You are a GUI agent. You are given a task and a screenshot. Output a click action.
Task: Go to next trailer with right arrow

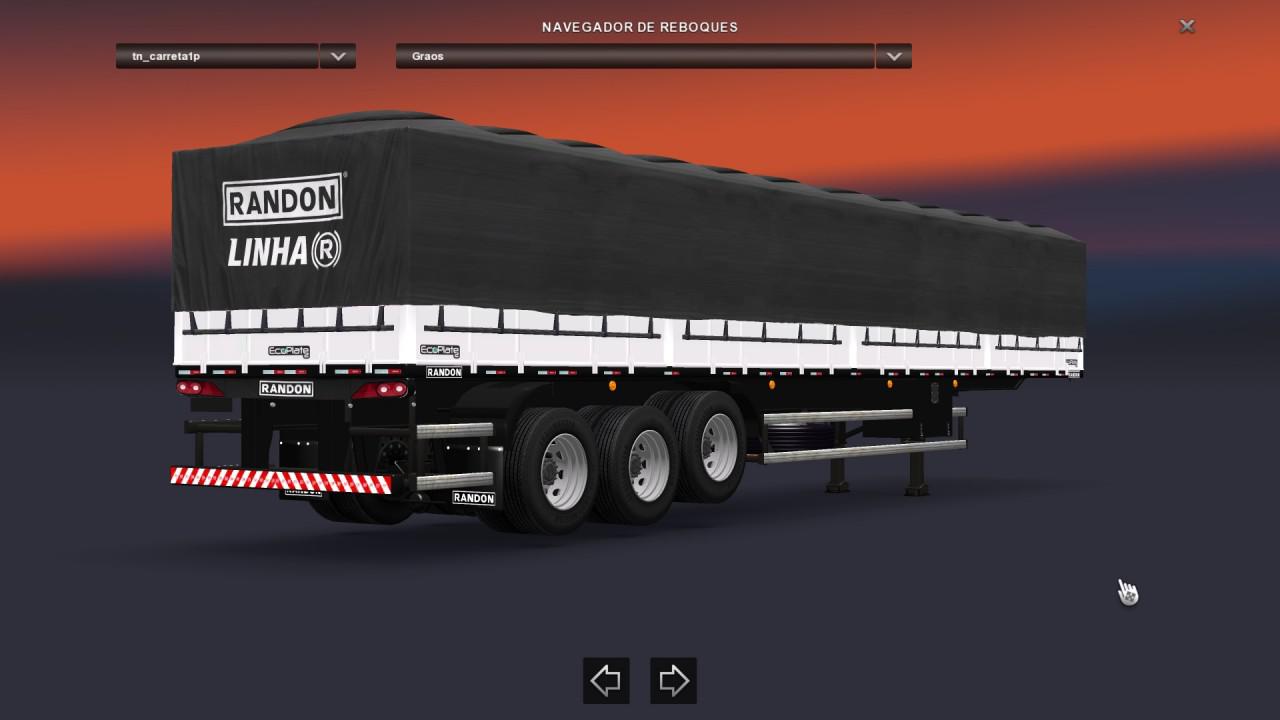673,681
